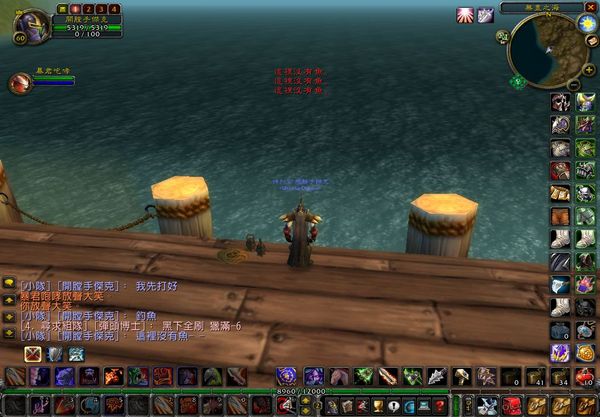The image size is (600, 417).
Task: Click the chat scroll-up arrow button
Action: 8,300
